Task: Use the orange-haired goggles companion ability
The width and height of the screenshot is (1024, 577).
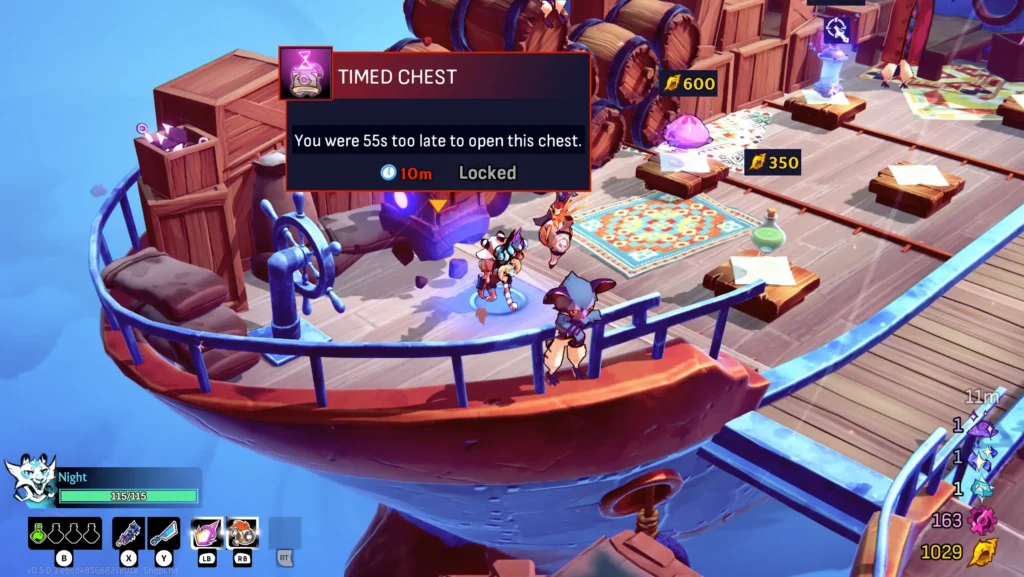Action: pos(242,533)
